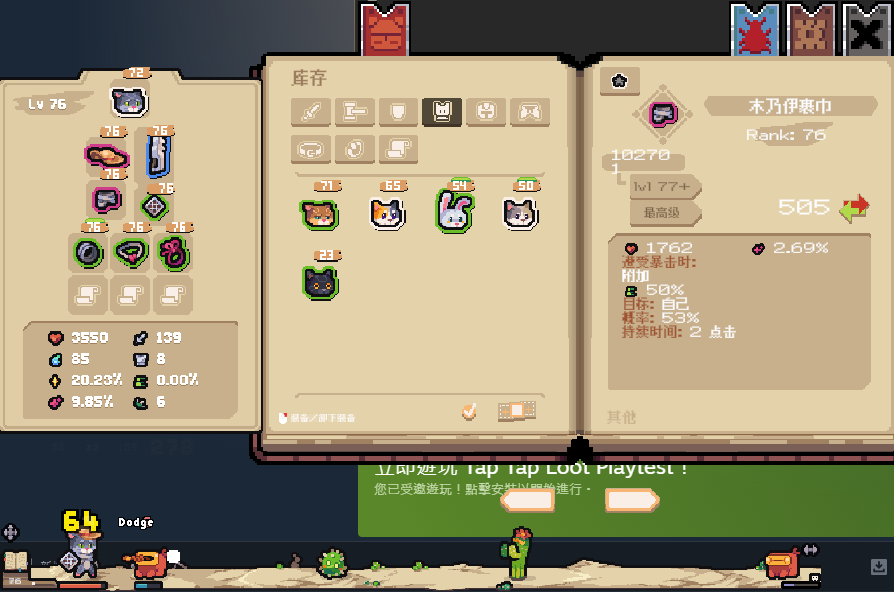Screen dimensions: 894x592
Task: Select the equipped pink bow ring
Action: tap(173, 252)
